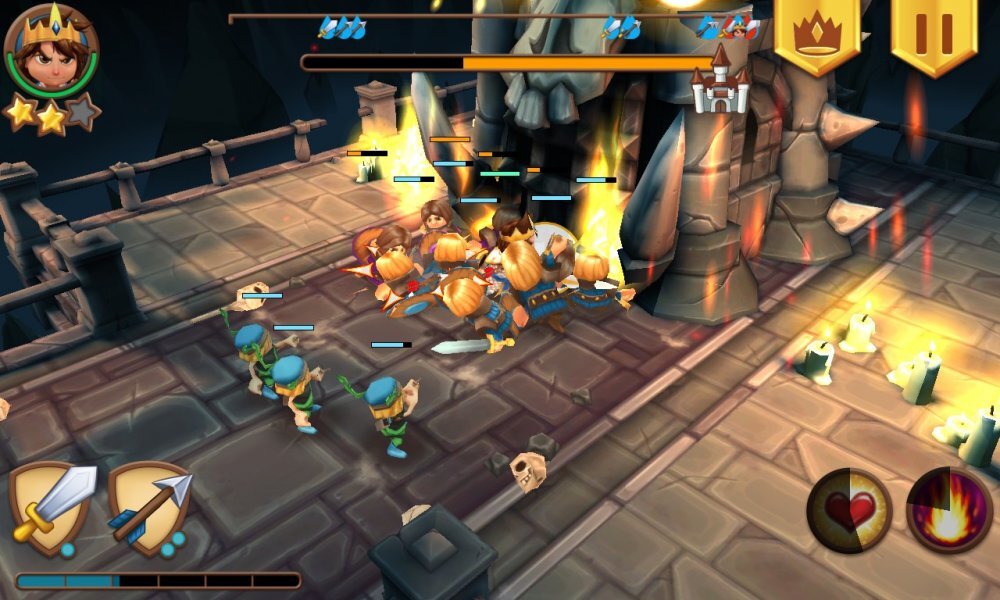The width and height of the screenshot is (1000, 600).
Task: Activate the heart healing ability
Action: [849, 510]
